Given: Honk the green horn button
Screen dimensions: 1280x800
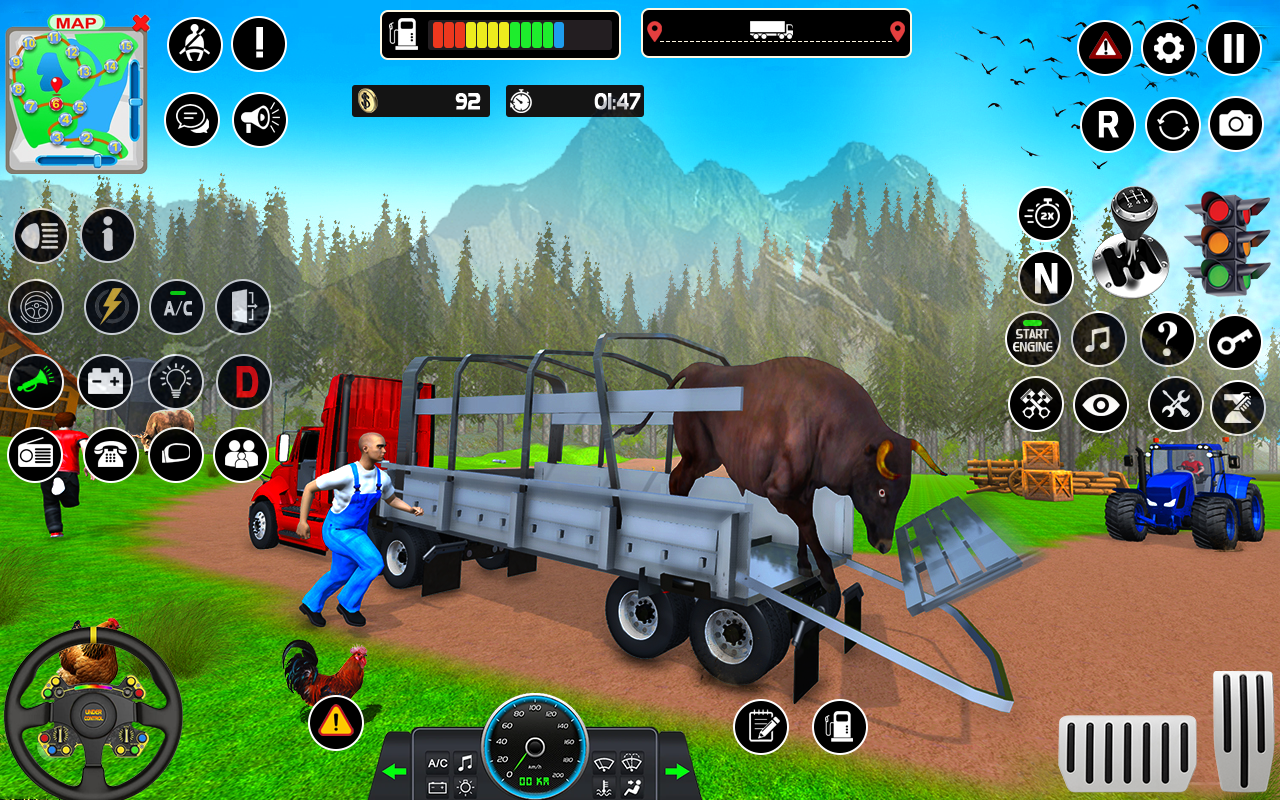Looking at the screenshot, I should 36,381.
